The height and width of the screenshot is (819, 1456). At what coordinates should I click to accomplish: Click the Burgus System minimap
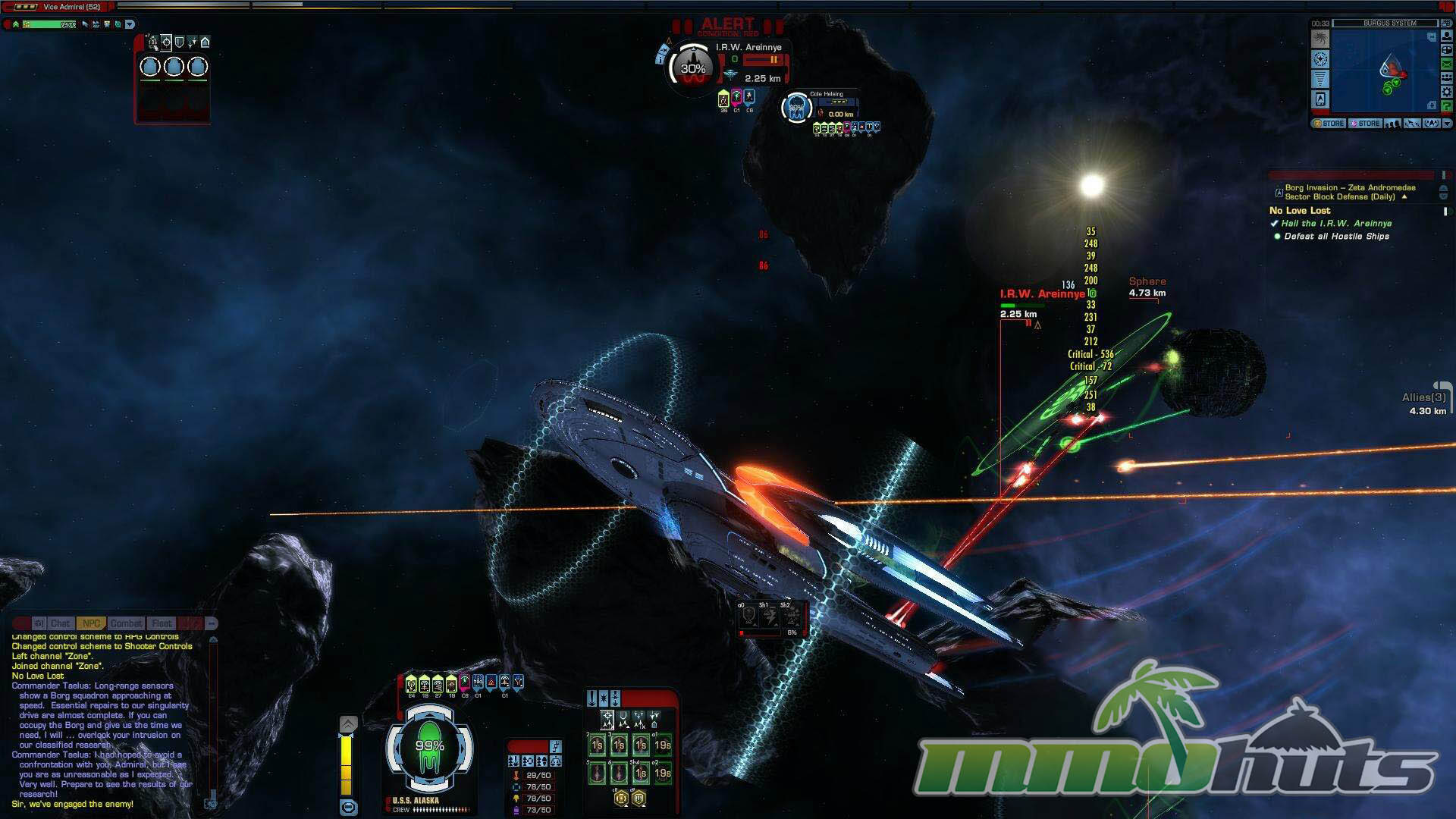coord(1380,72)
